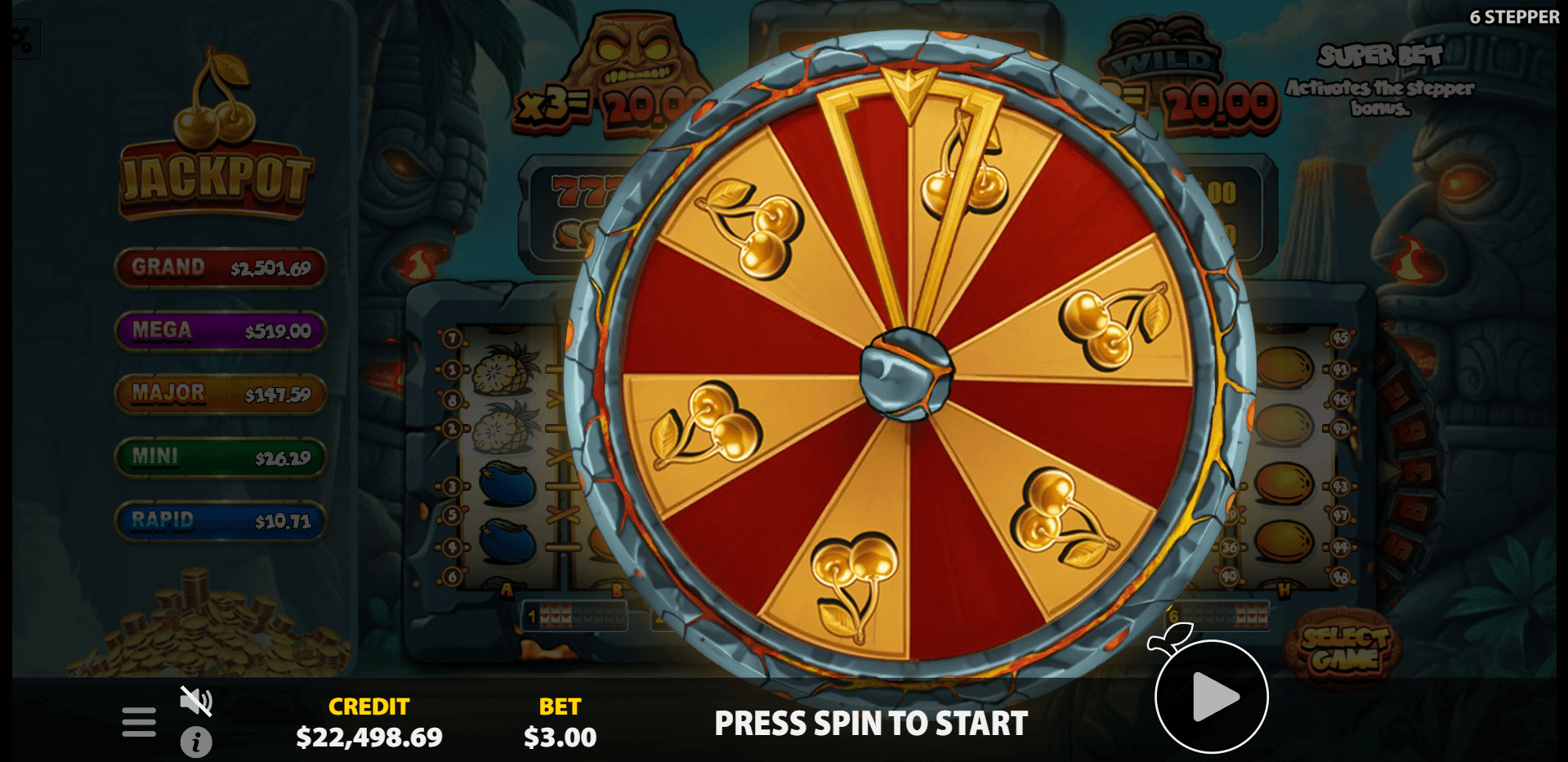Screen dimensions: 1568x762
Task: Click the GRAND jackpot toggle bar
Action: coord(221,268)
